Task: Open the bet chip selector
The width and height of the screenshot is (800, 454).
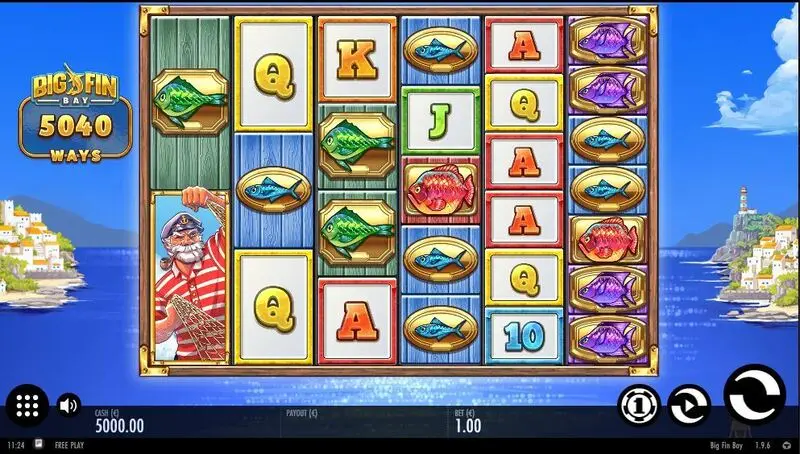Action: click(639, 404)
